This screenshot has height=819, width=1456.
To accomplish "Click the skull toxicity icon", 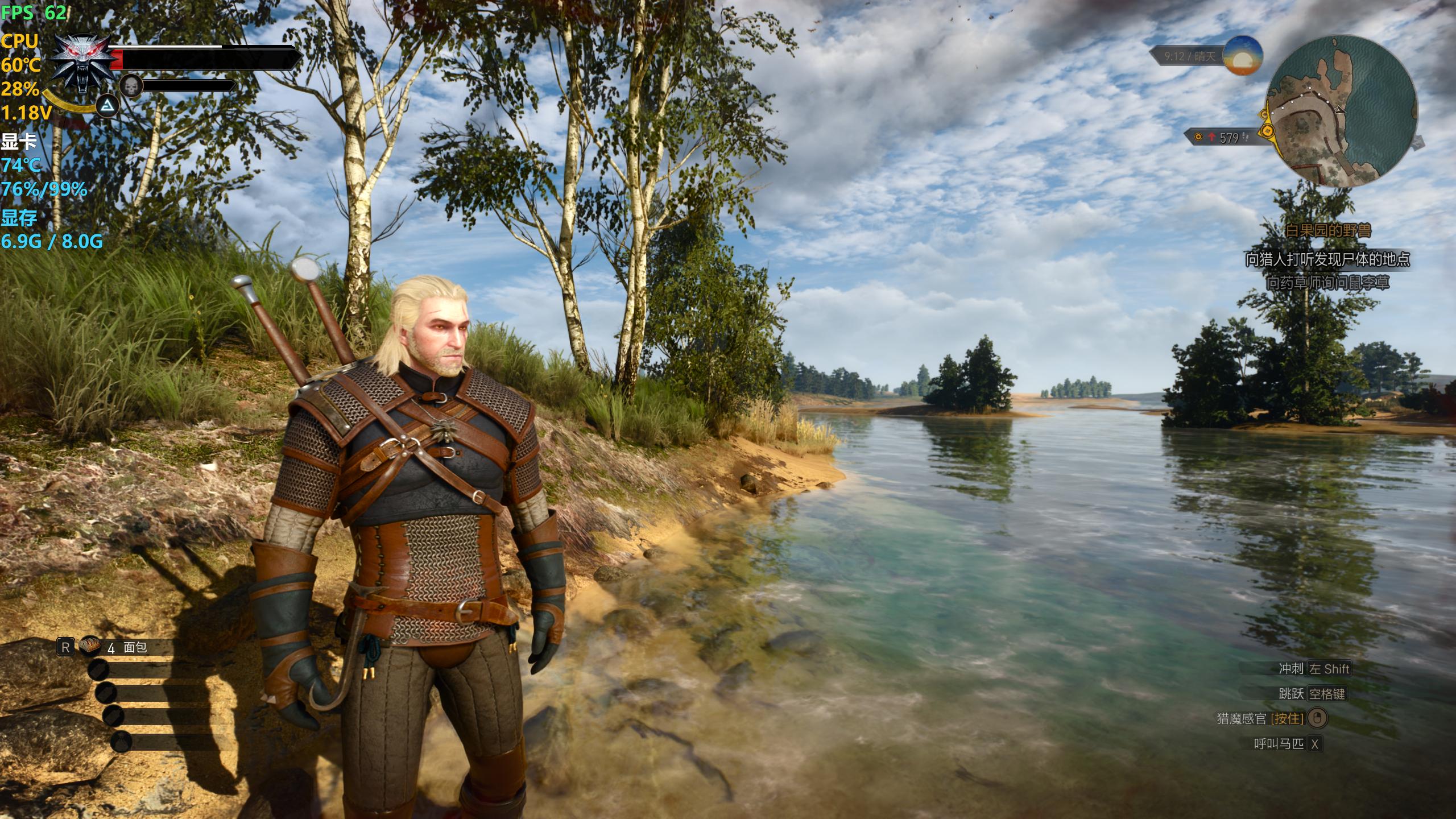I will coord(131,86).
